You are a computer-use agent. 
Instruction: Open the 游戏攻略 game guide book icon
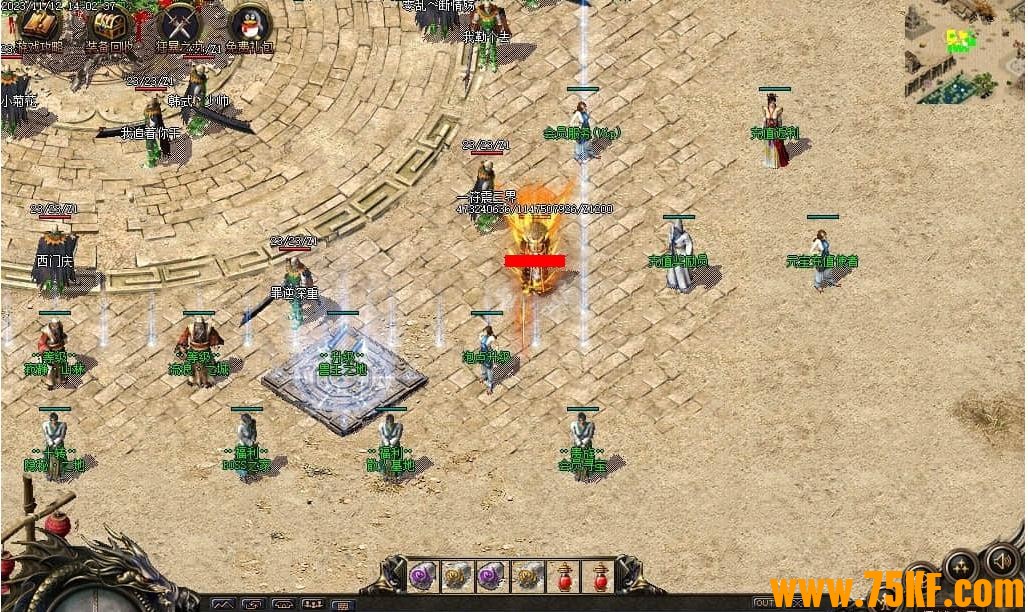40,24
